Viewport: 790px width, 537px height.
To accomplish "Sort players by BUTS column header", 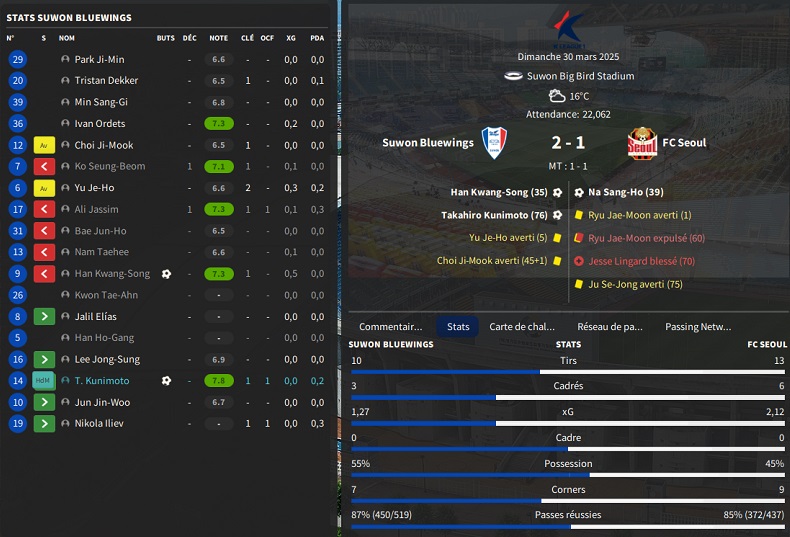I will click(x=165, y=38).
